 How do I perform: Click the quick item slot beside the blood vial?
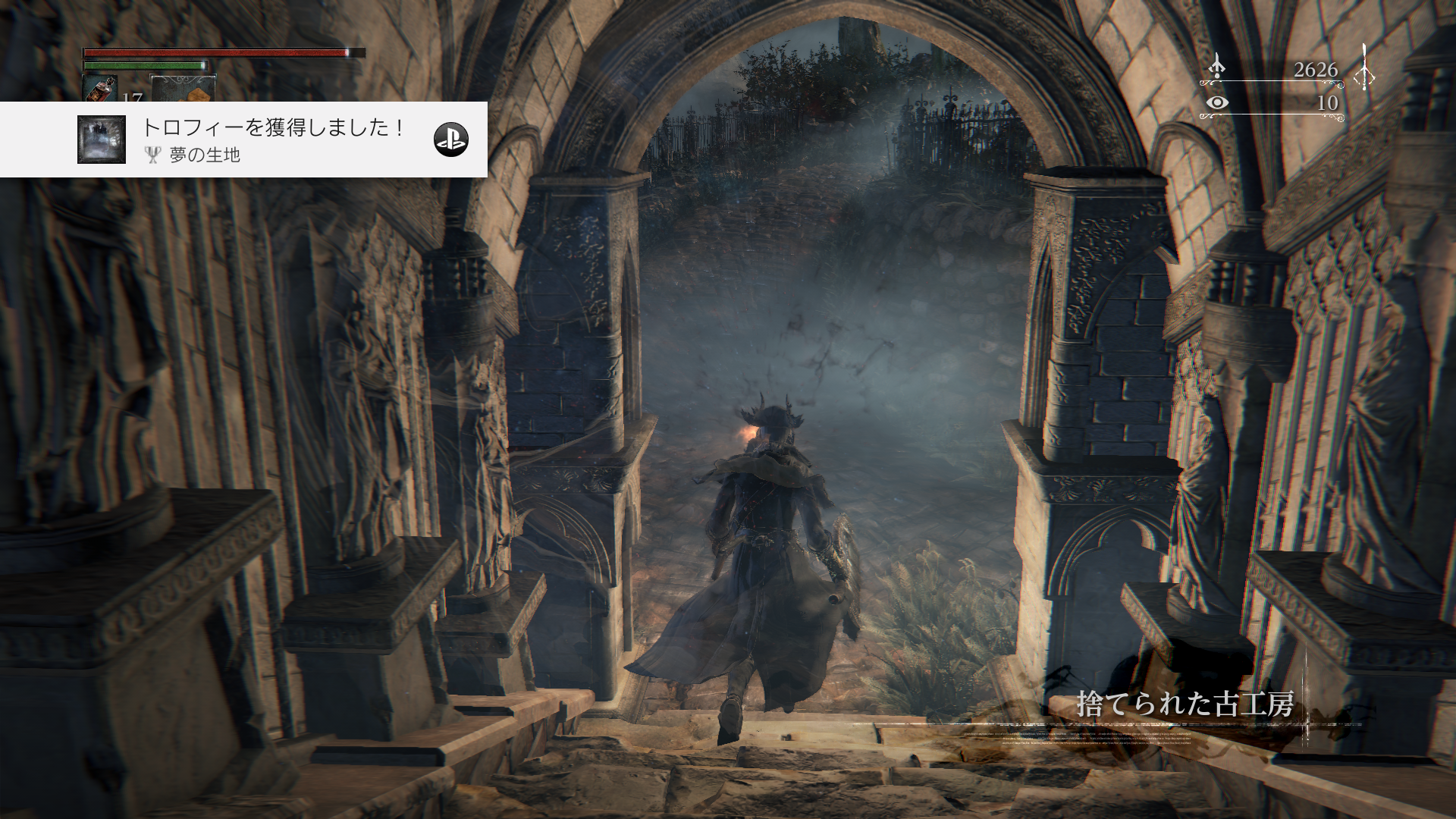point(183,89)
